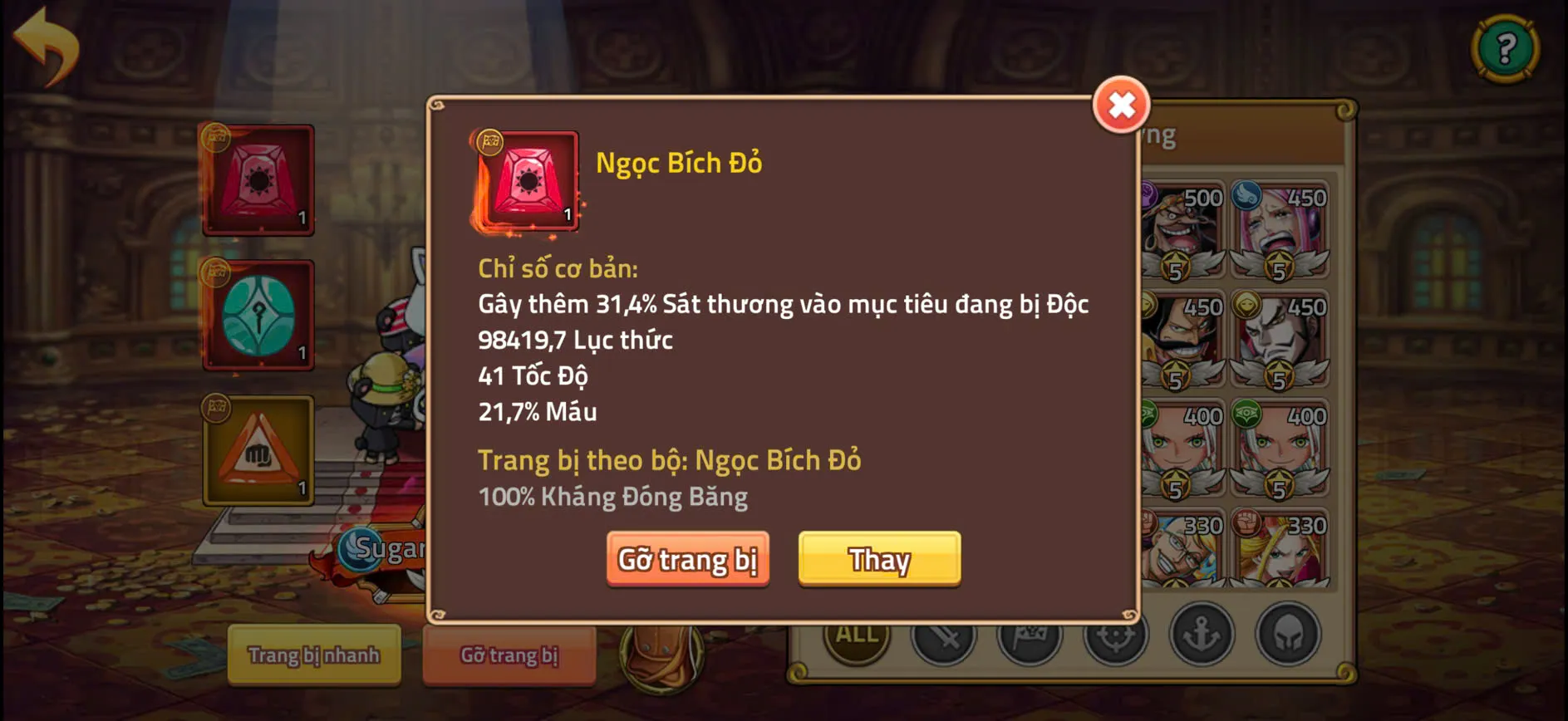This screenshot has width=1568, height=721.
Task: Close the Ngọc Bích Đỏ dialog
Action: [1121, 106]
